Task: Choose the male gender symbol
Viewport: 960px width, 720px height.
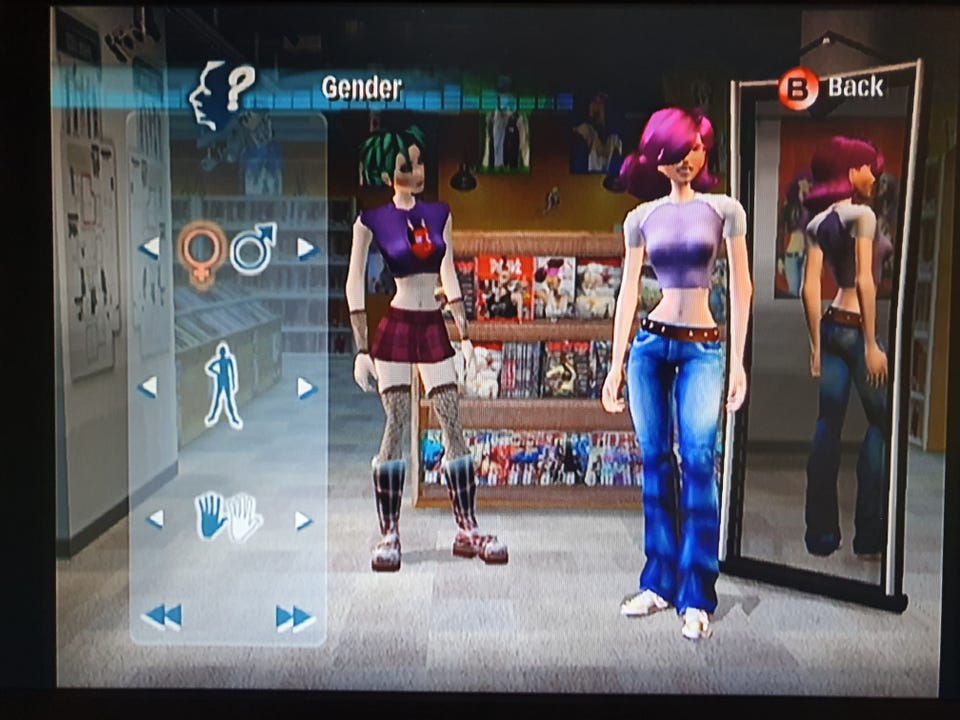Action: pyautogui.click(x=253, y=248)
